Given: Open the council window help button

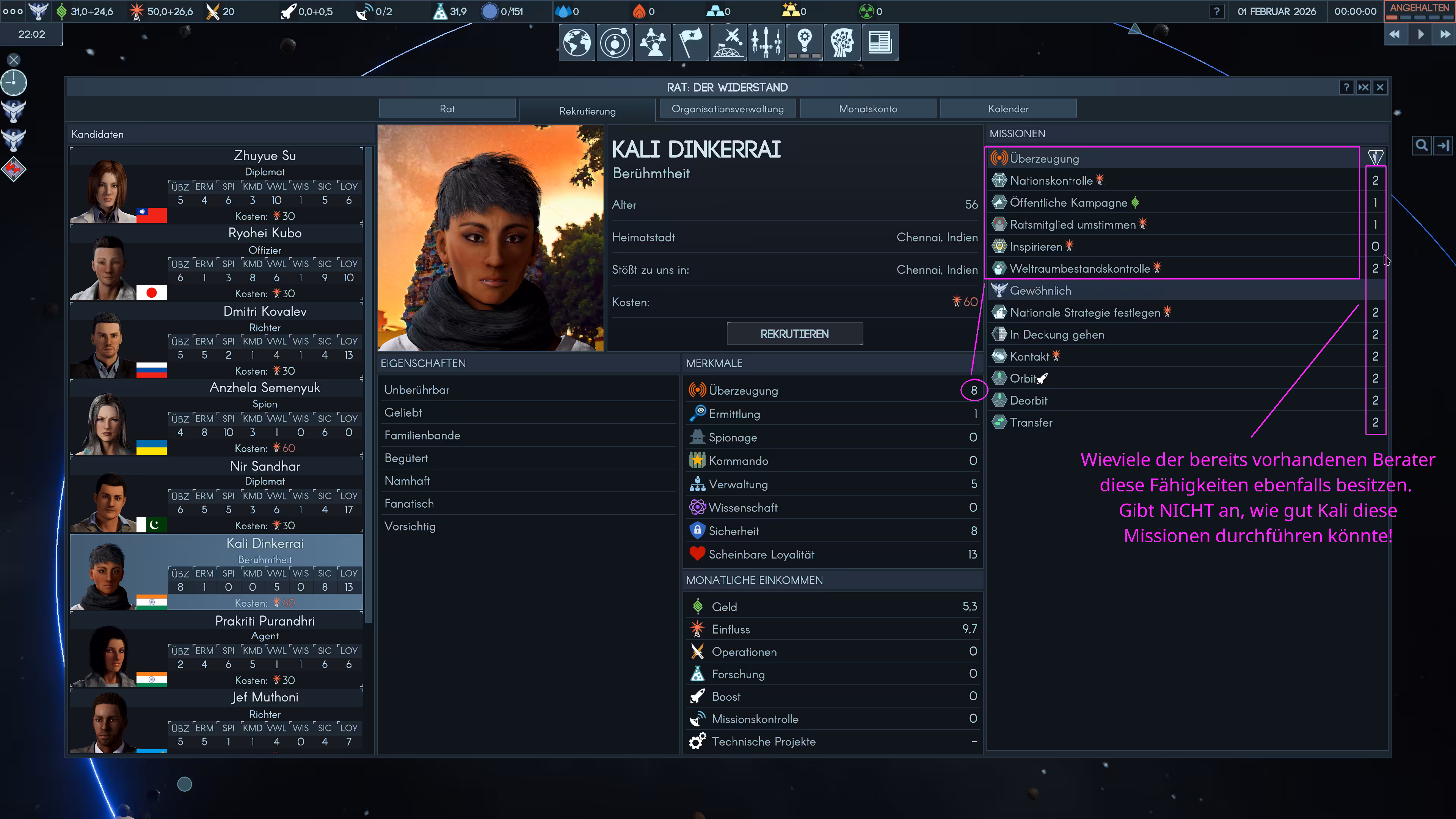Looking at the screenshot, I should click(x=1346, y=87).
